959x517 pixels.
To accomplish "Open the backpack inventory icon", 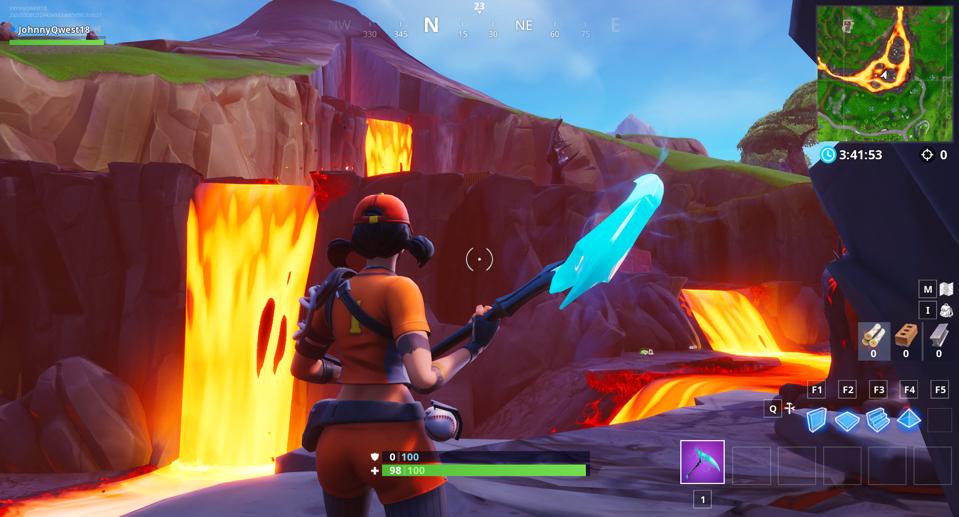I will [945, 311].
